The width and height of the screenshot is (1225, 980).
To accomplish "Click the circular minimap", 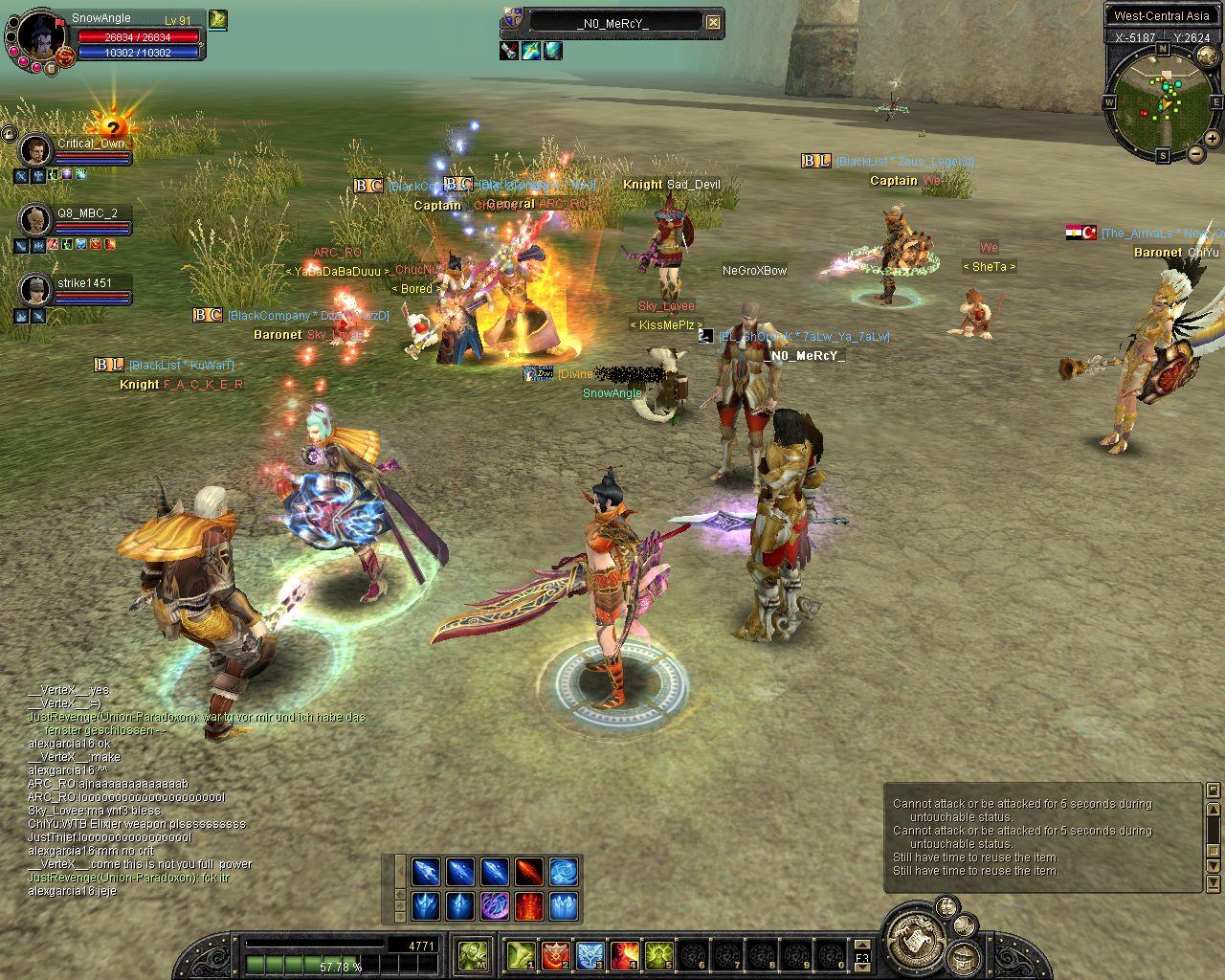I will (1162, 103).
